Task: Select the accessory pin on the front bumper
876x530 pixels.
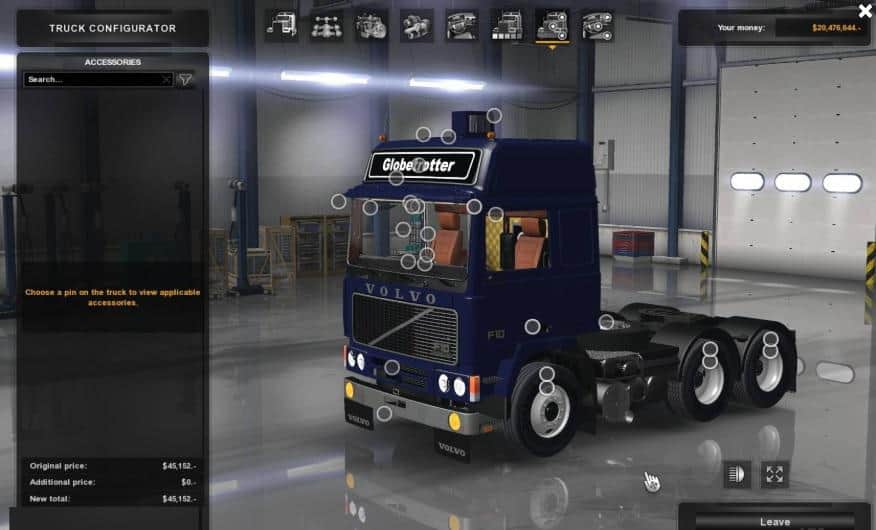Action: click(x=384, y=413)
